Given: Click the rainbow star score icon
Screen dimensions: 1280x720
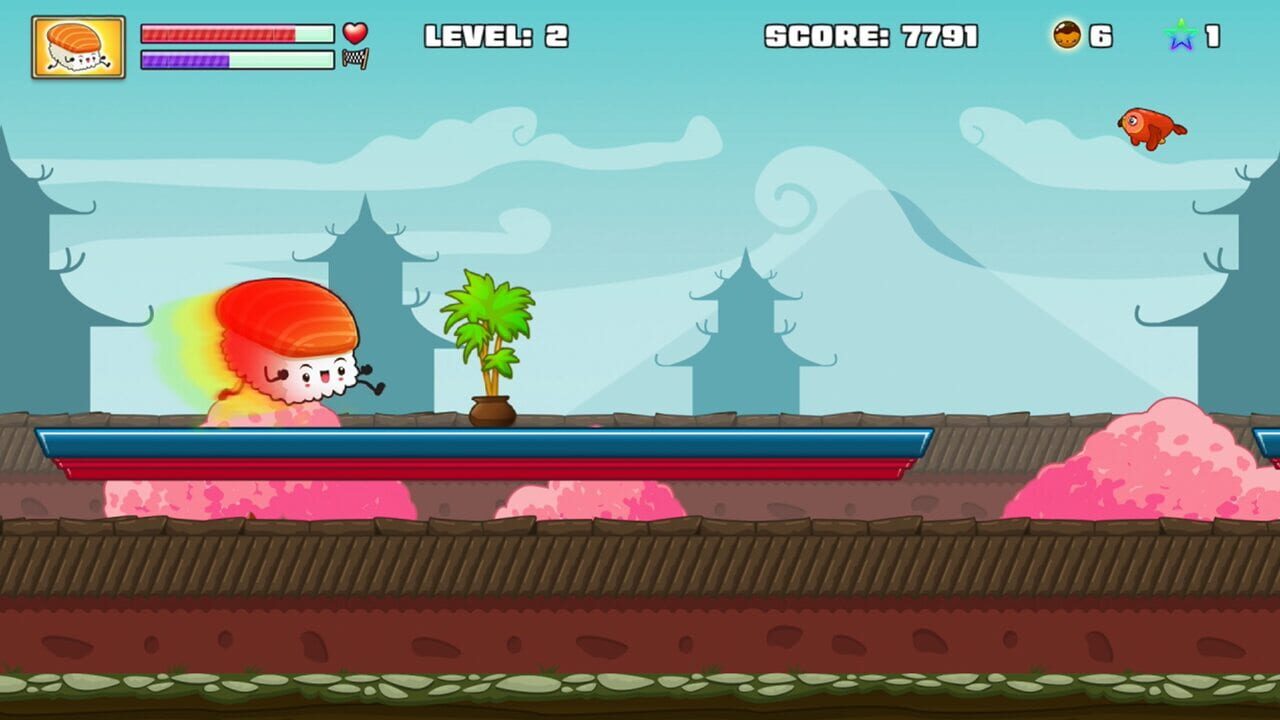Looking at the screenshot, I should pyautogui.click(x=1181, y=34).
